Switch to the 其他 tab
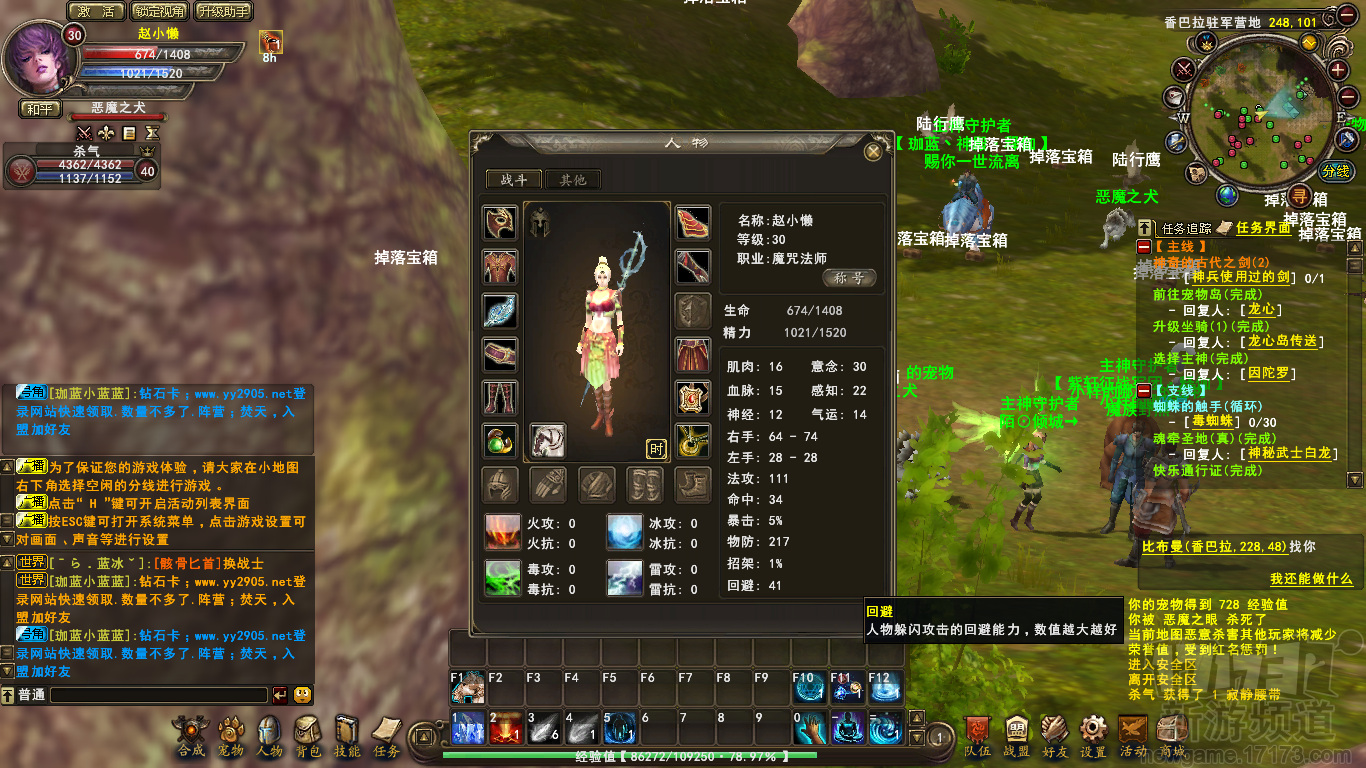1366x768 pixels. [572, 180]
